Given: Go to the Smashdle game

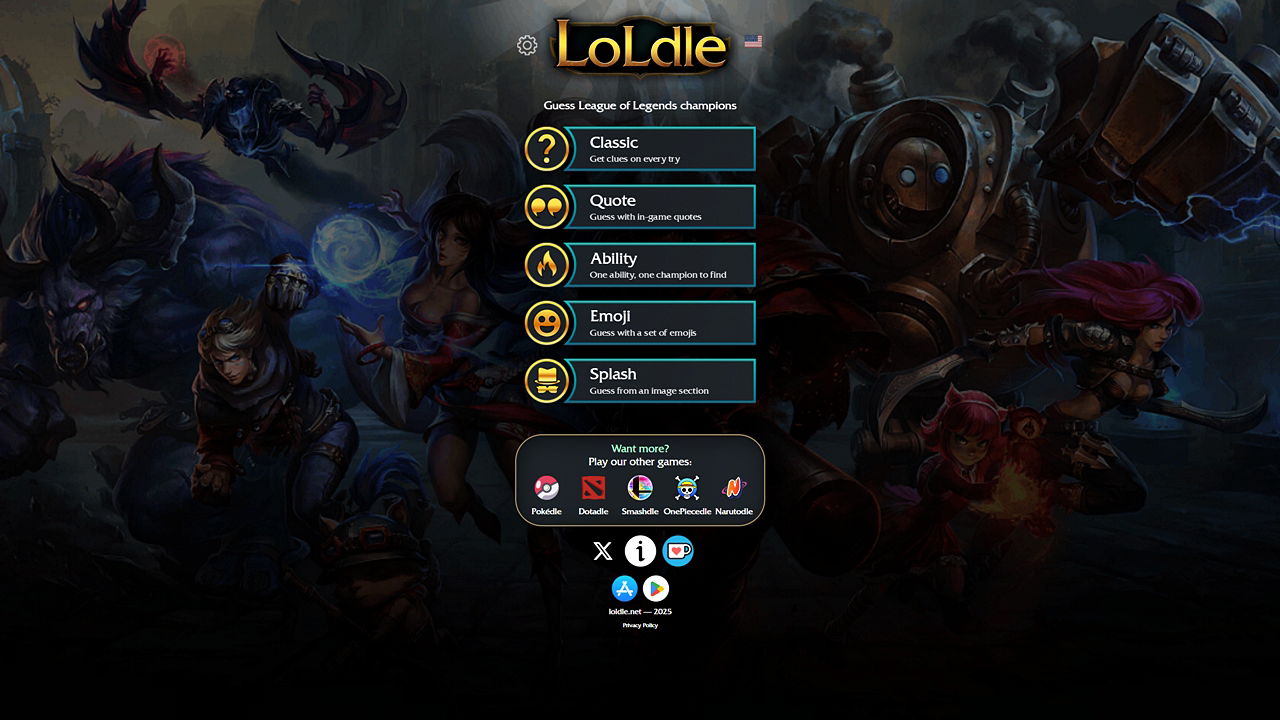Looking at the screenshot, I should (640, 494).
